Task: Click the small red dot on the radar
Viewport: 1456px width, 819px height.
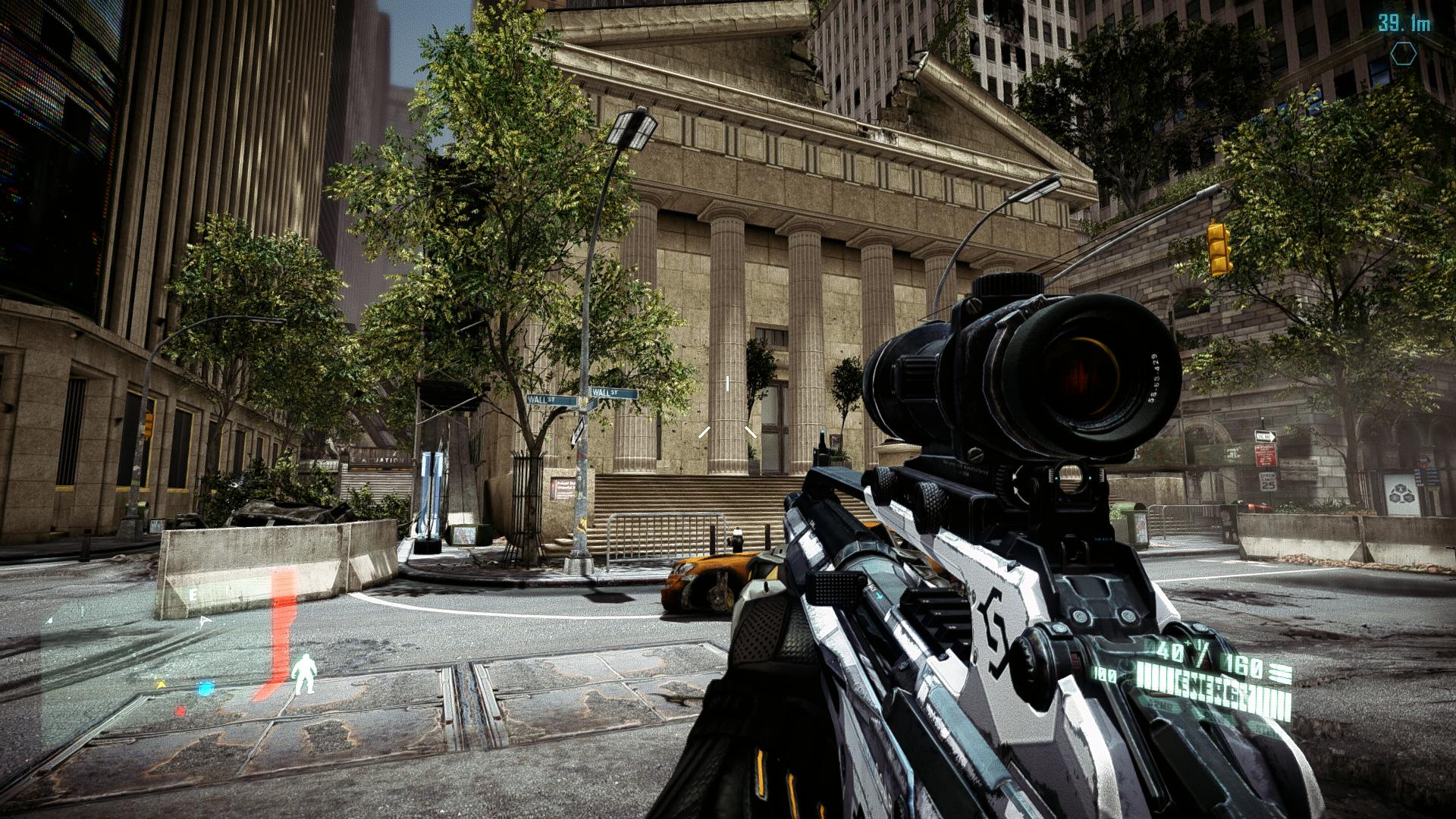Action: tap(180, 711)
